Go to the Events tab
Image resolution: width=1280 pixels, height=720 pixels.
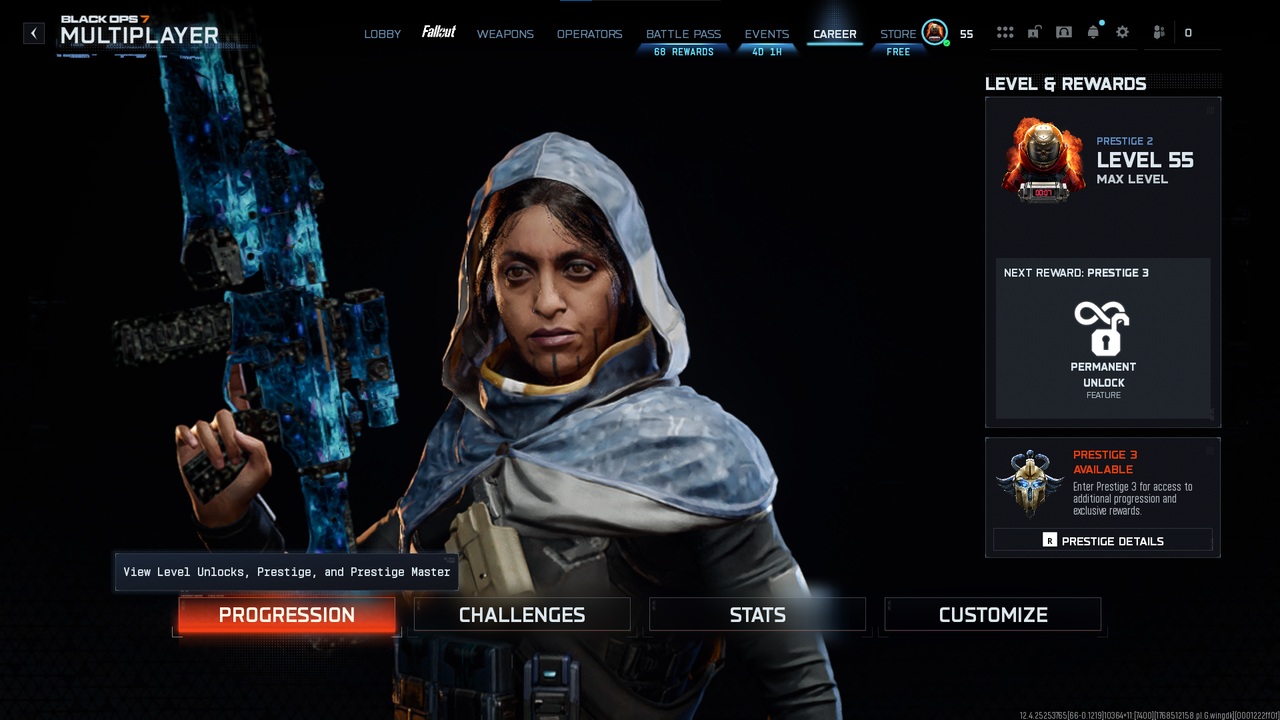click(766, 34)
